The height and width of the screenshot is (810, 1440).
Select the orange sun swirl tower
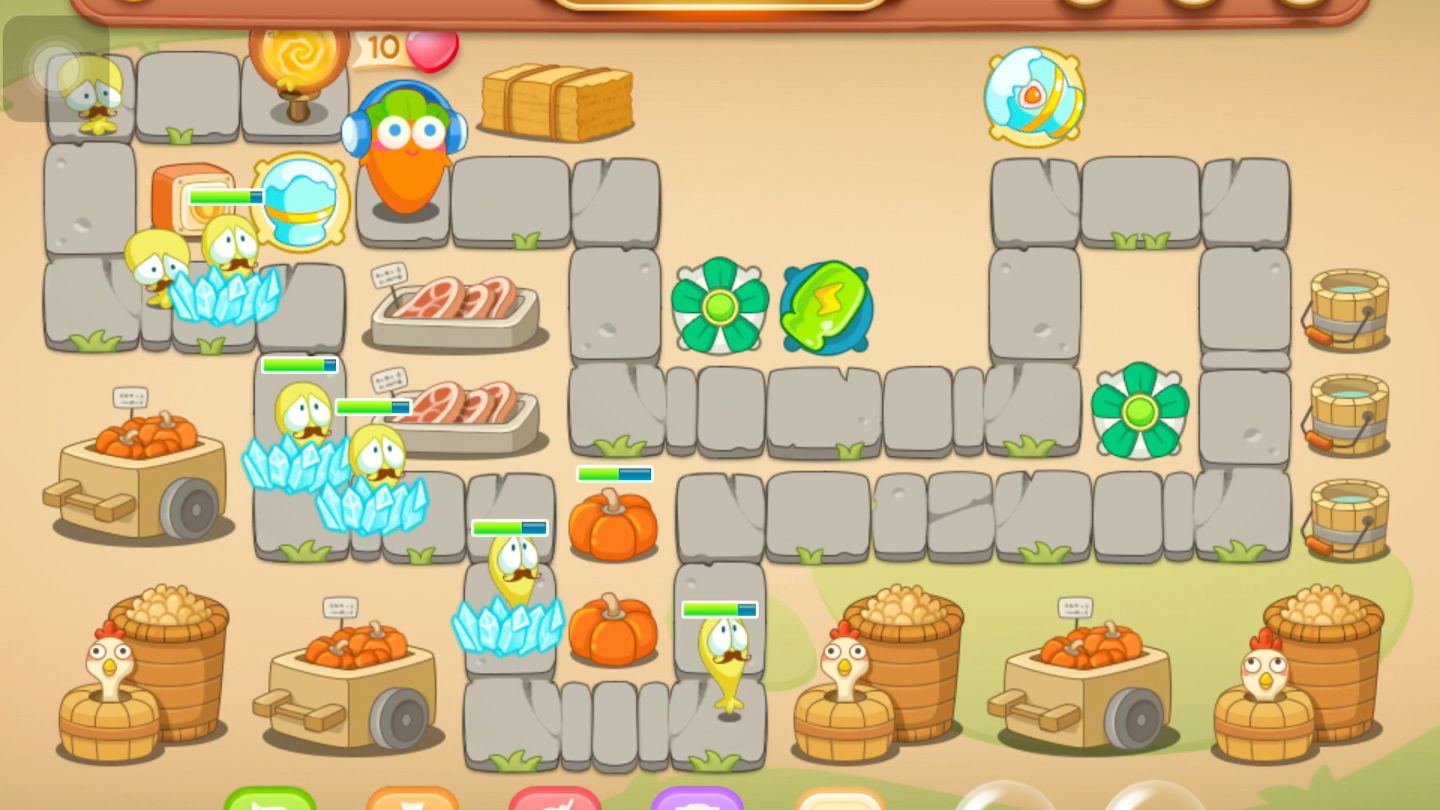point(298,62)
